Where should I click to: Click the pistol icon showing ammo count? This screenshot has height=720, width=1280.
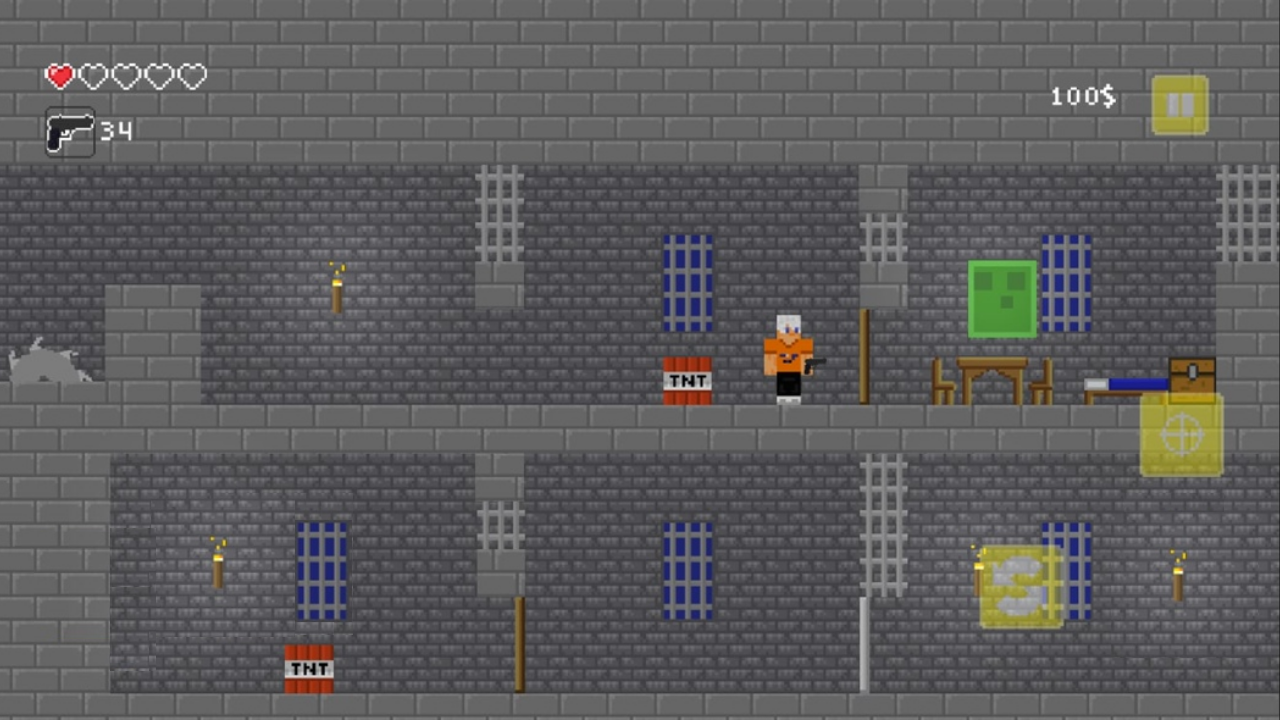pos(69,131)
